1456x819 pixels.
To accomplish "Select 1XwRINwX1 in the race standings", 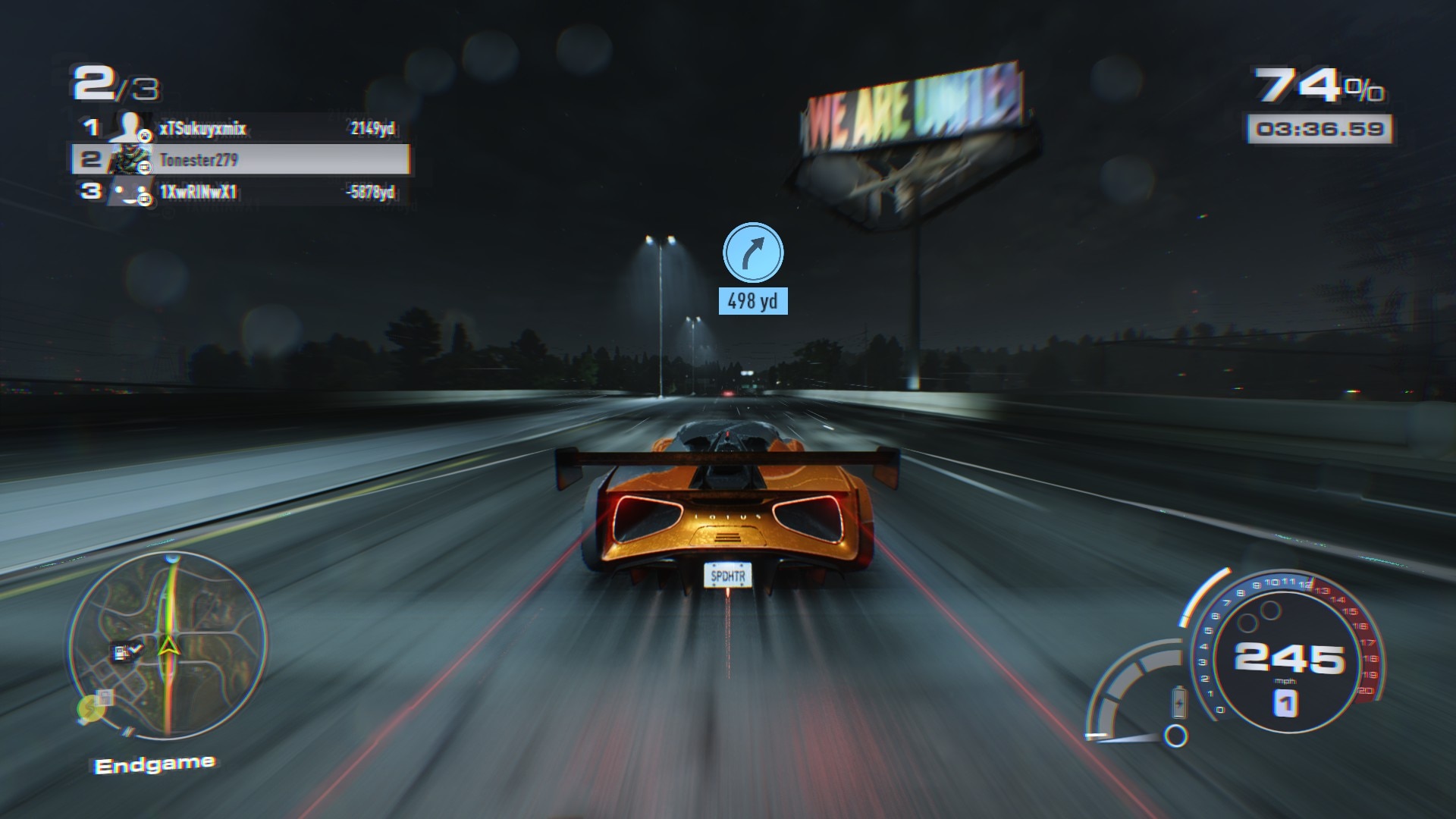I will point(199,192).
